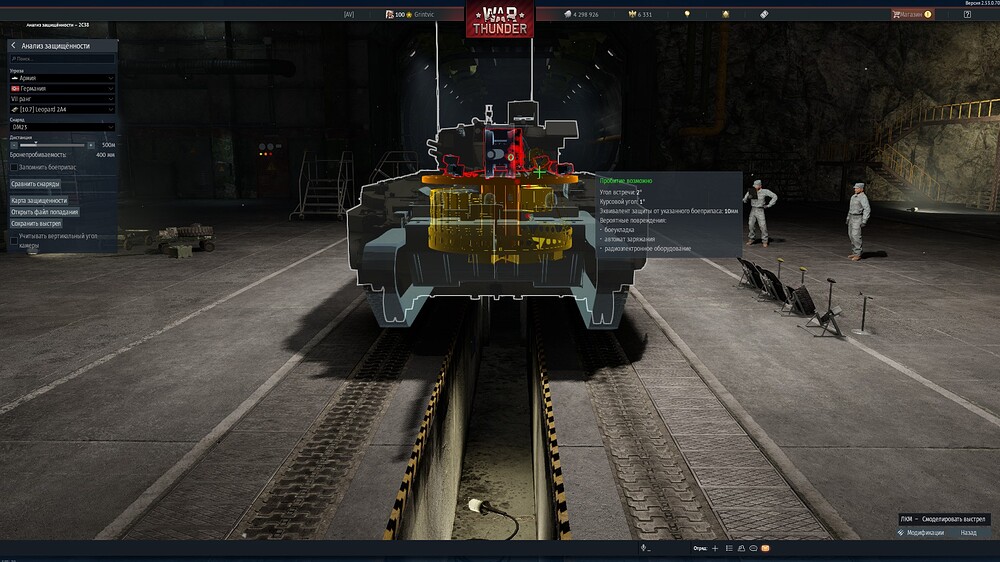
Task: Click Сравнить снаряды button
Action: 36,184
